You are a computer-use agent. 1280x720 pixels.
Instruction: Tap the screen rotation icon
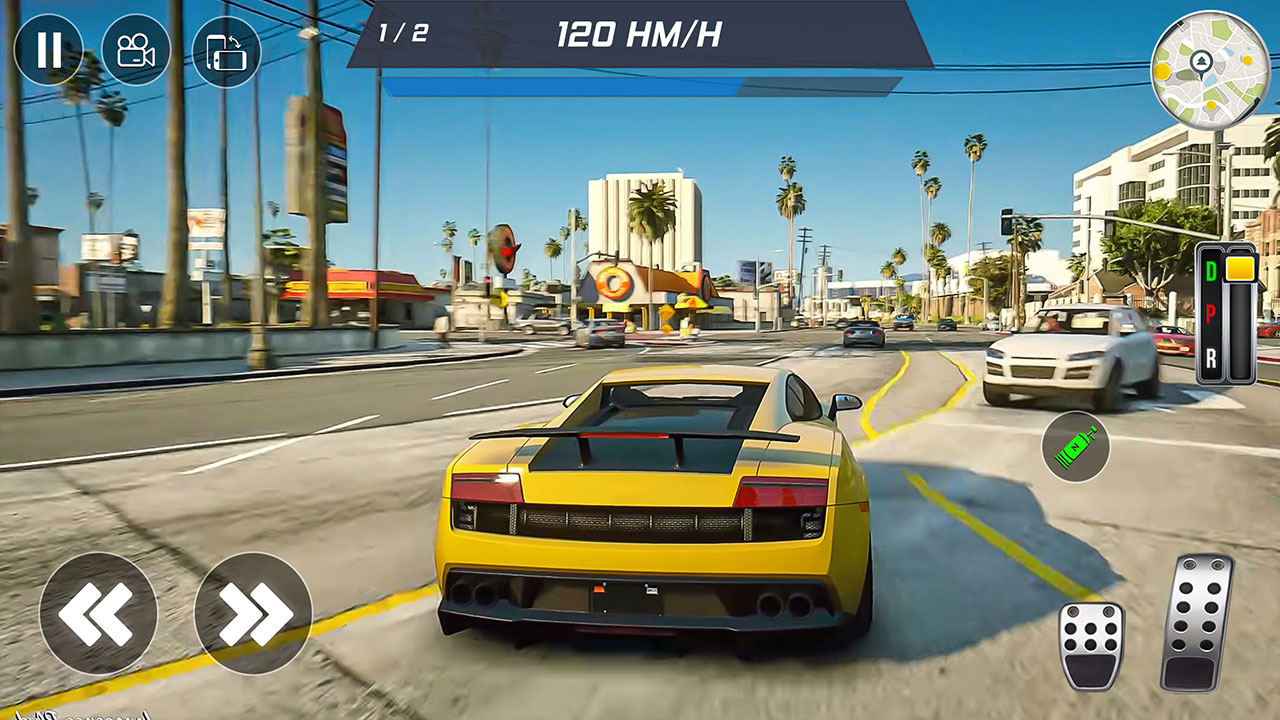[228, 48]
